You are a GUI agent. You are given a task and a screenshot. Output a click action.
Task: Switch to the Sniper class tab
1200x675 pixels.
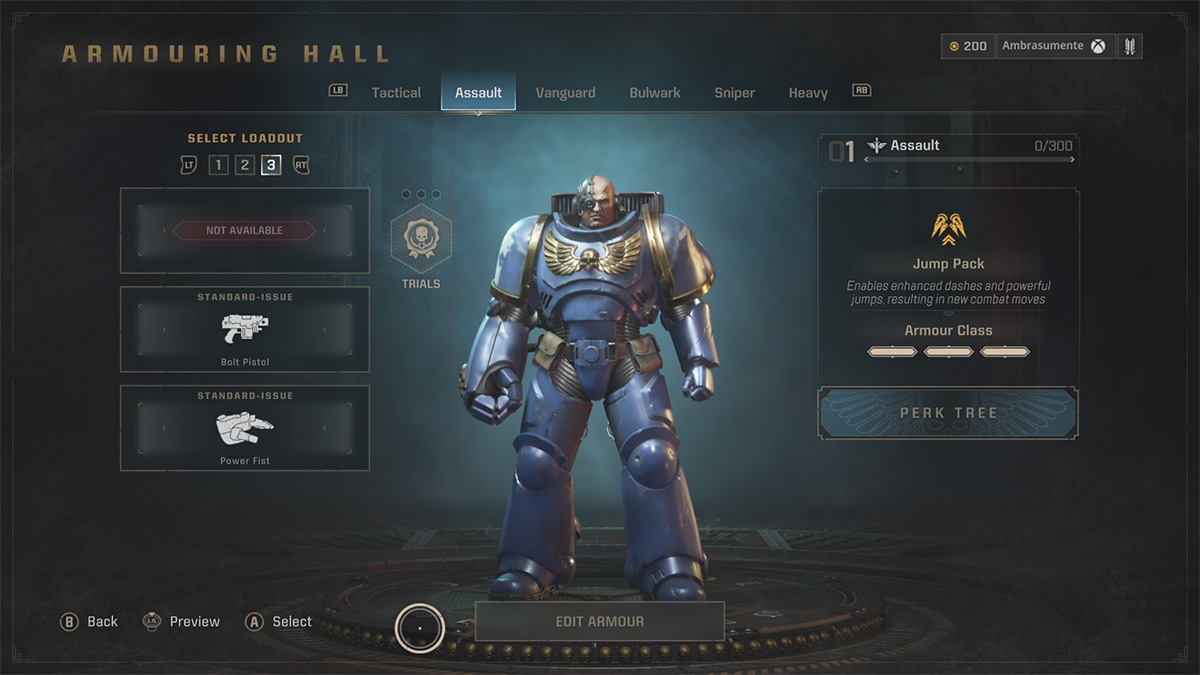coord(734,93)
